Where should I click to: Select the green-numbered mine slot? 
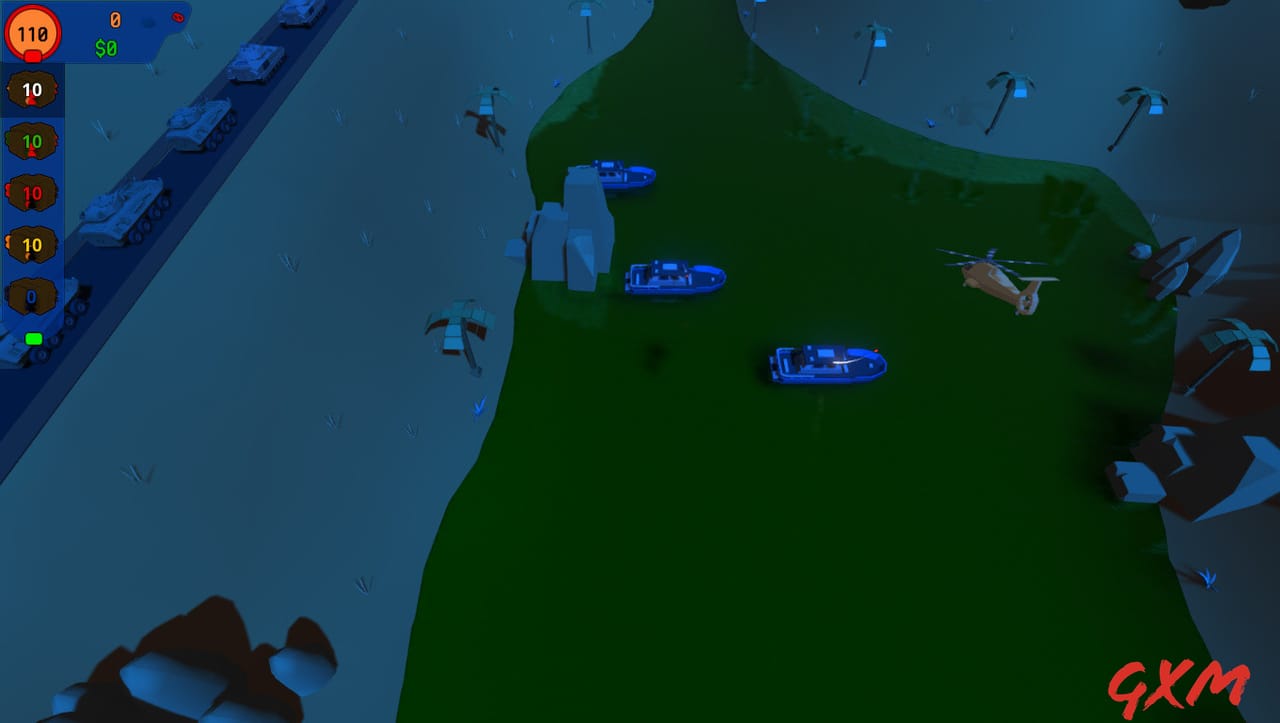pos(32,141)
